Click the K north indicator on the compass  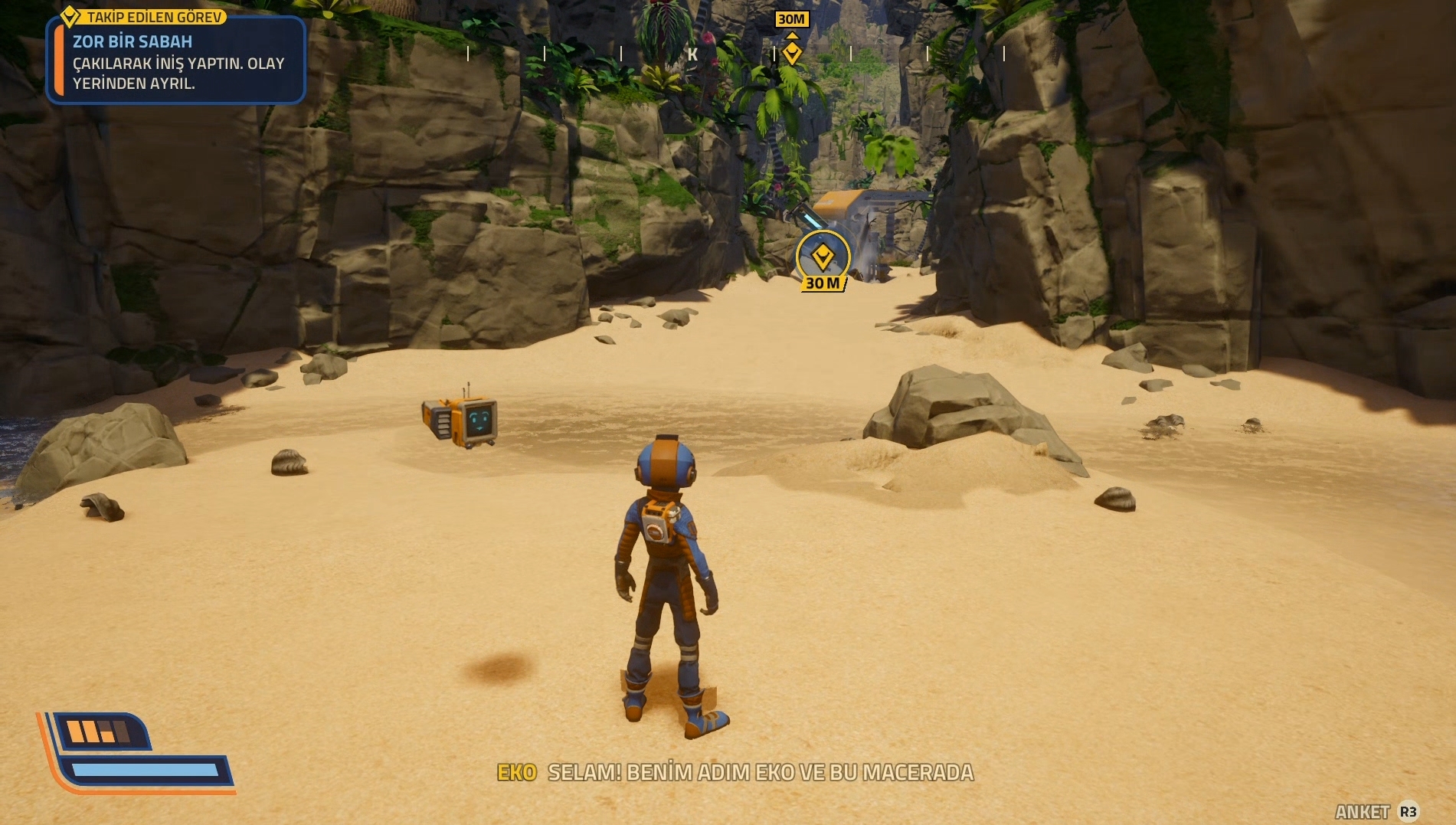(x=692, y=54)
